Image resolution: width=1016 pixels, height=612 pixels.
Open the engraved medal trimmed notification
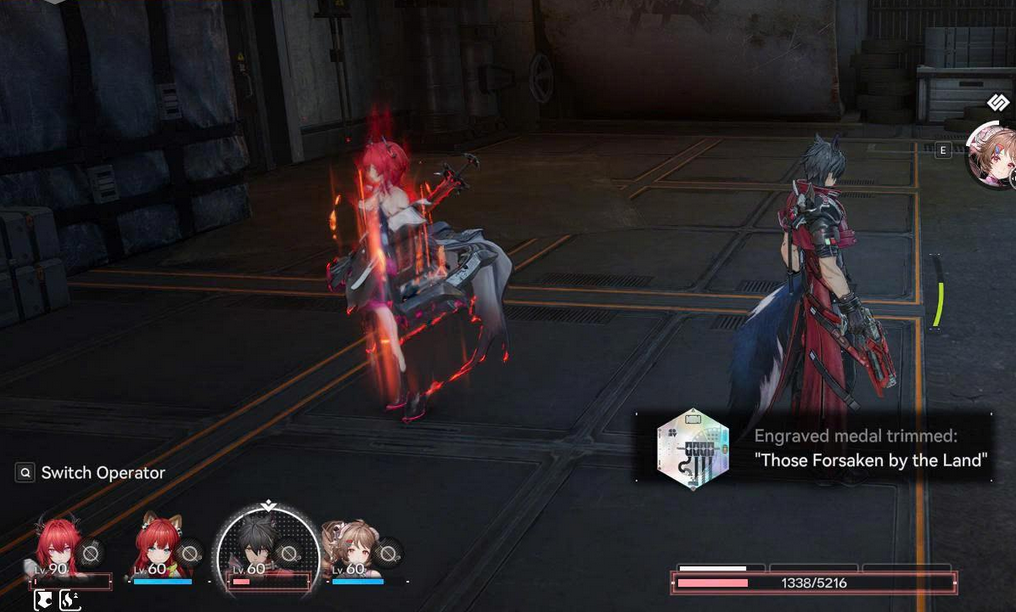(870, 448)
